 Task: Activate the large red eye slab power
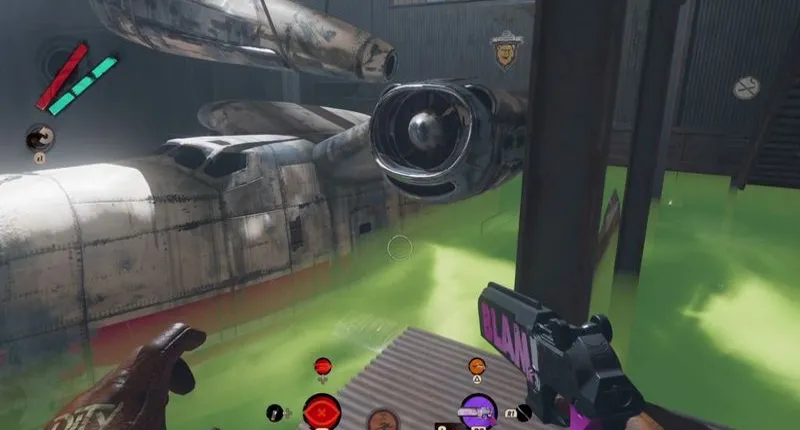click(x=322, y=412)
